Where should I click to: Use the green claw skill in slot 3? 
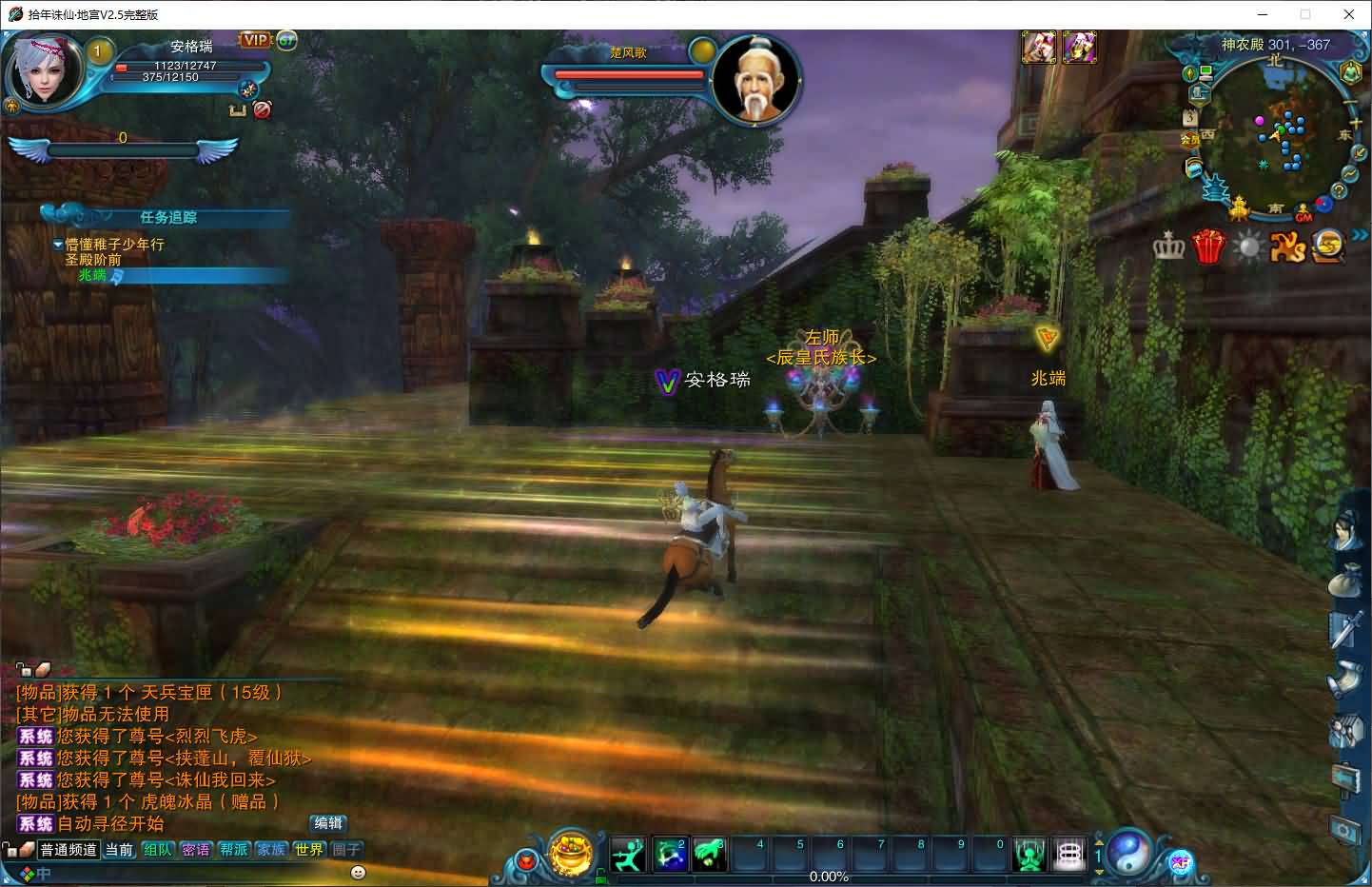coord(709,855)
